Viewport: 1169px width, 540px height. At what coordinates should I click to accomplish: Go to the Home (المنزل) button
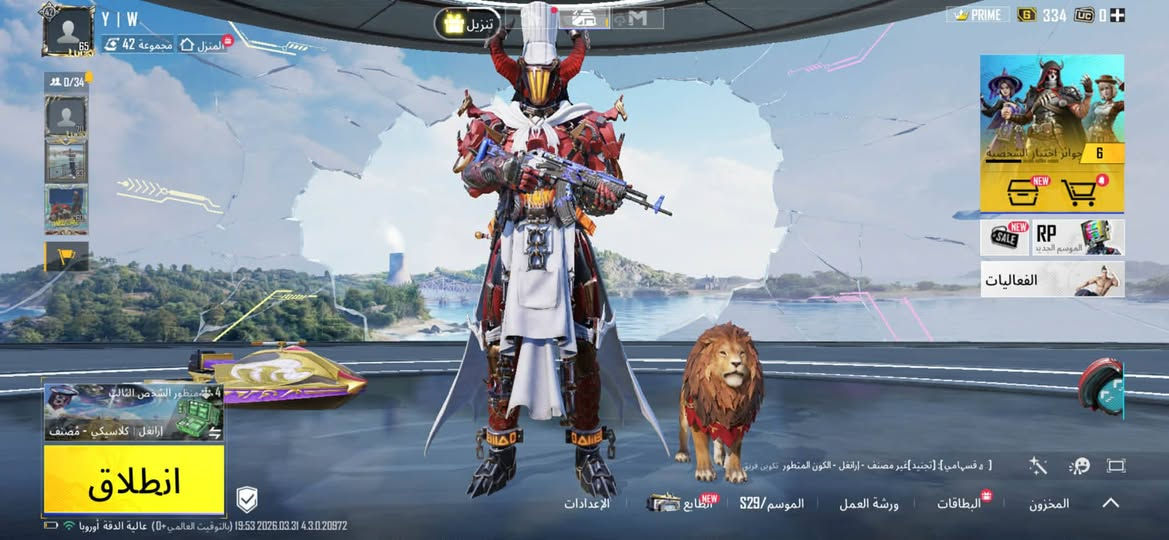pos(202,44)
